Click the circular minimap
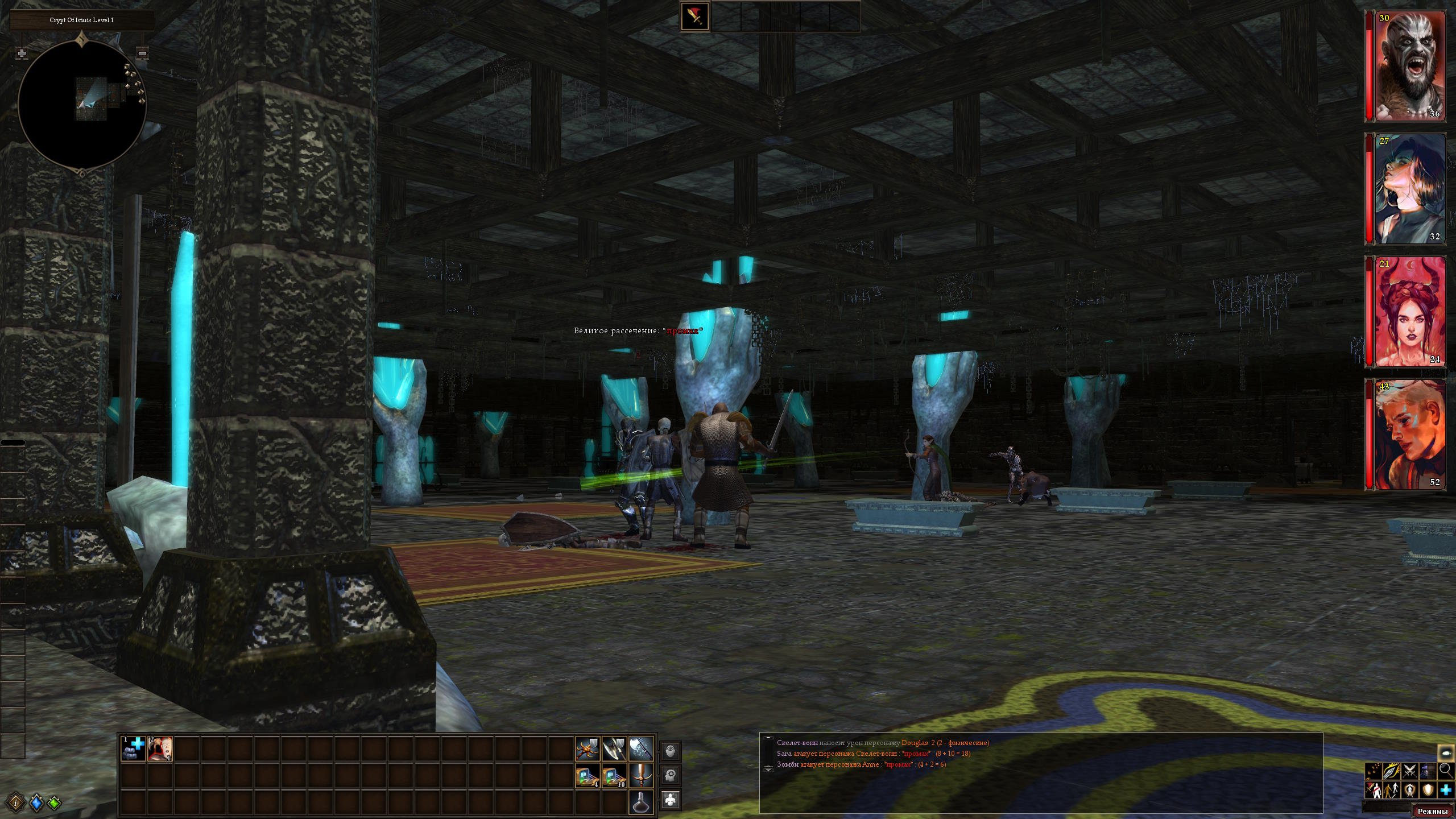The width and height of the screenshot is (1456, 819). point(82,105)
